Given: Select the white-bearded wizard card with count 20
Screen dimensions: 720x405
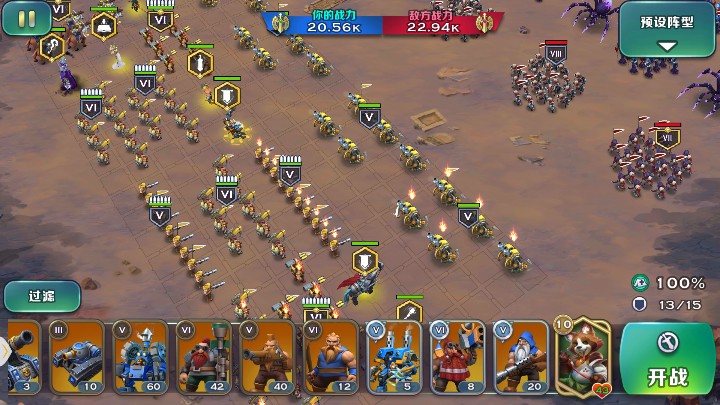Looking at the screenshot, I should (520, 357).
